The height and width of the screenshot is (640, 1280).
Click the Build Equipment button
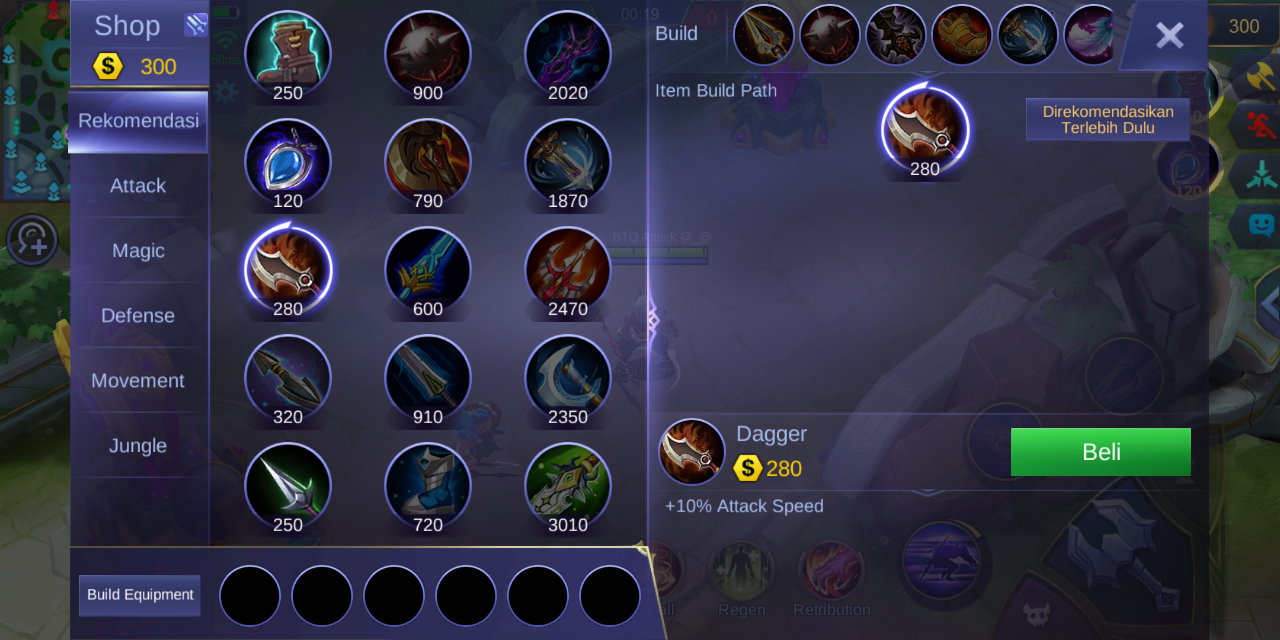pyautogui.click(x=140, y=595)
